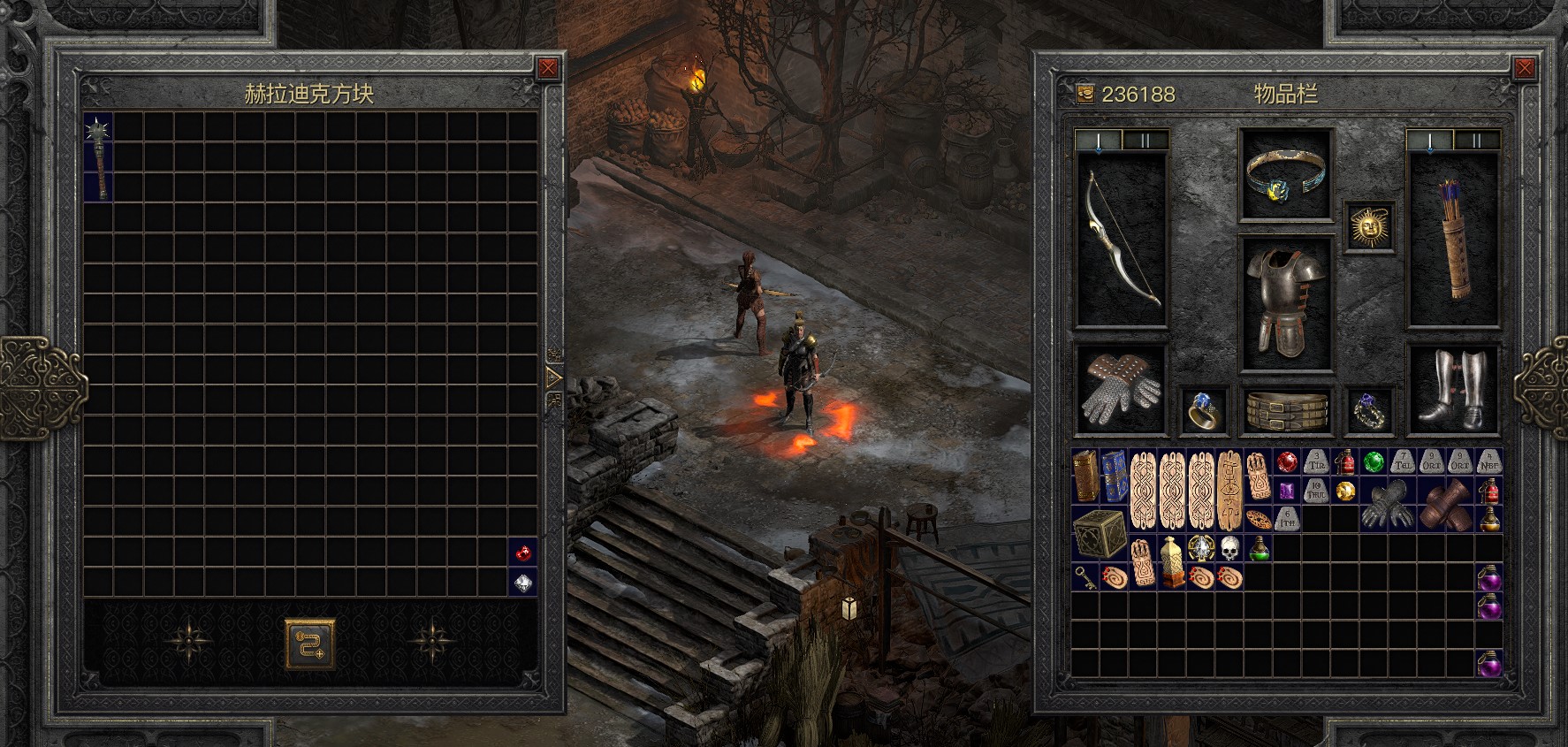The image size is (1568, 747).
Task: Select the white diamond in cube
Action: 523,583
